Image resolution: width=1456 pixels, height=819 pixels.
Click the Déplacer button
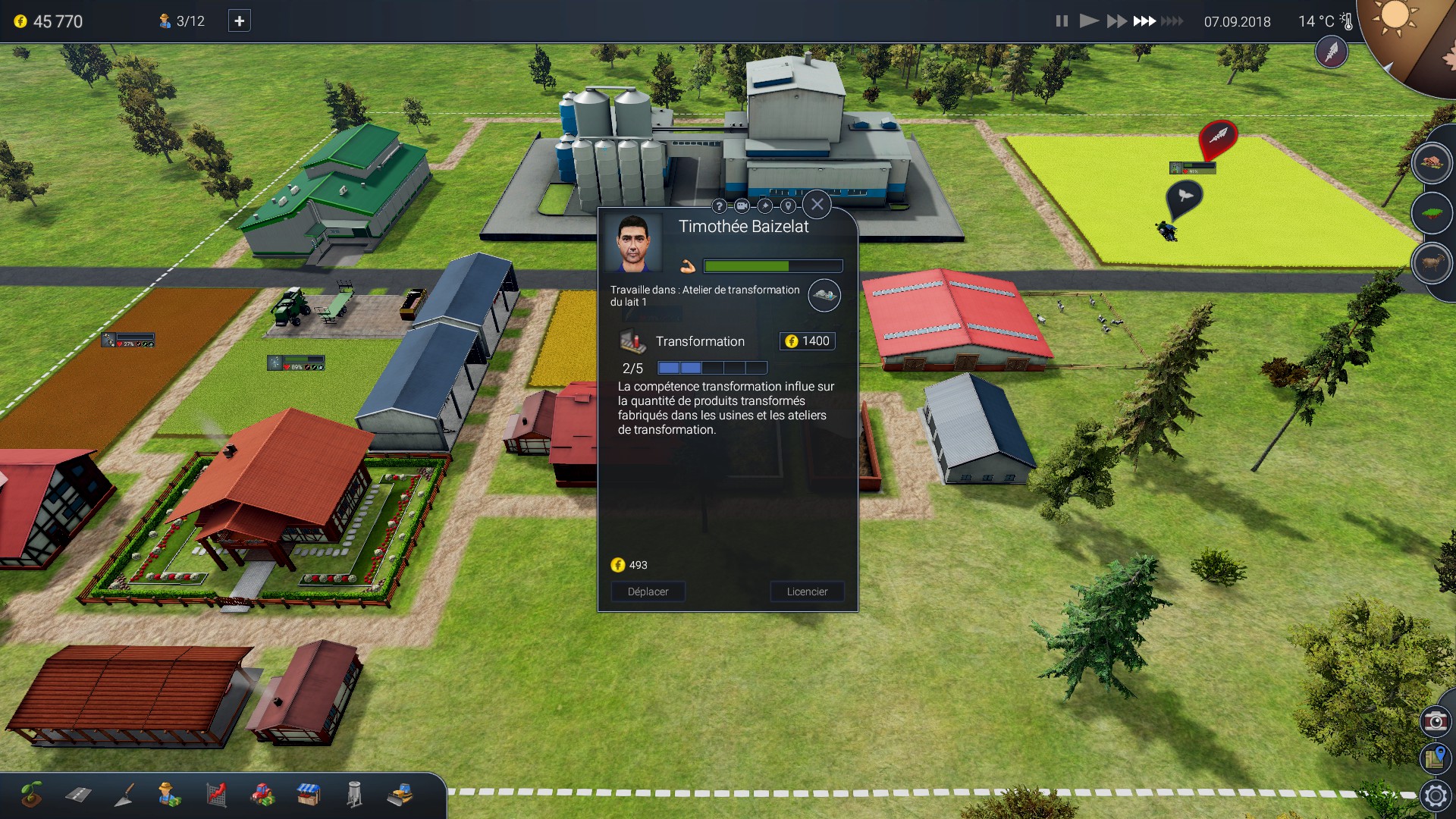(648, 591)
